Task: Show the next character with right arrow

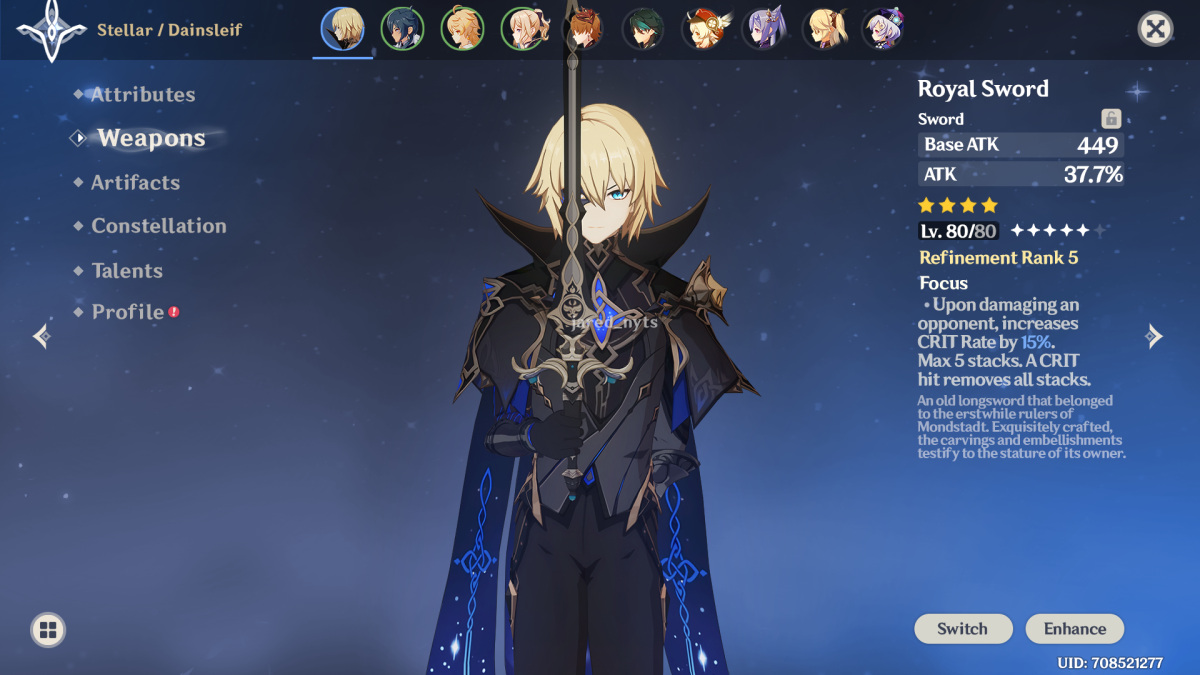Action: pyautogui.click(x=1154, y=336)
